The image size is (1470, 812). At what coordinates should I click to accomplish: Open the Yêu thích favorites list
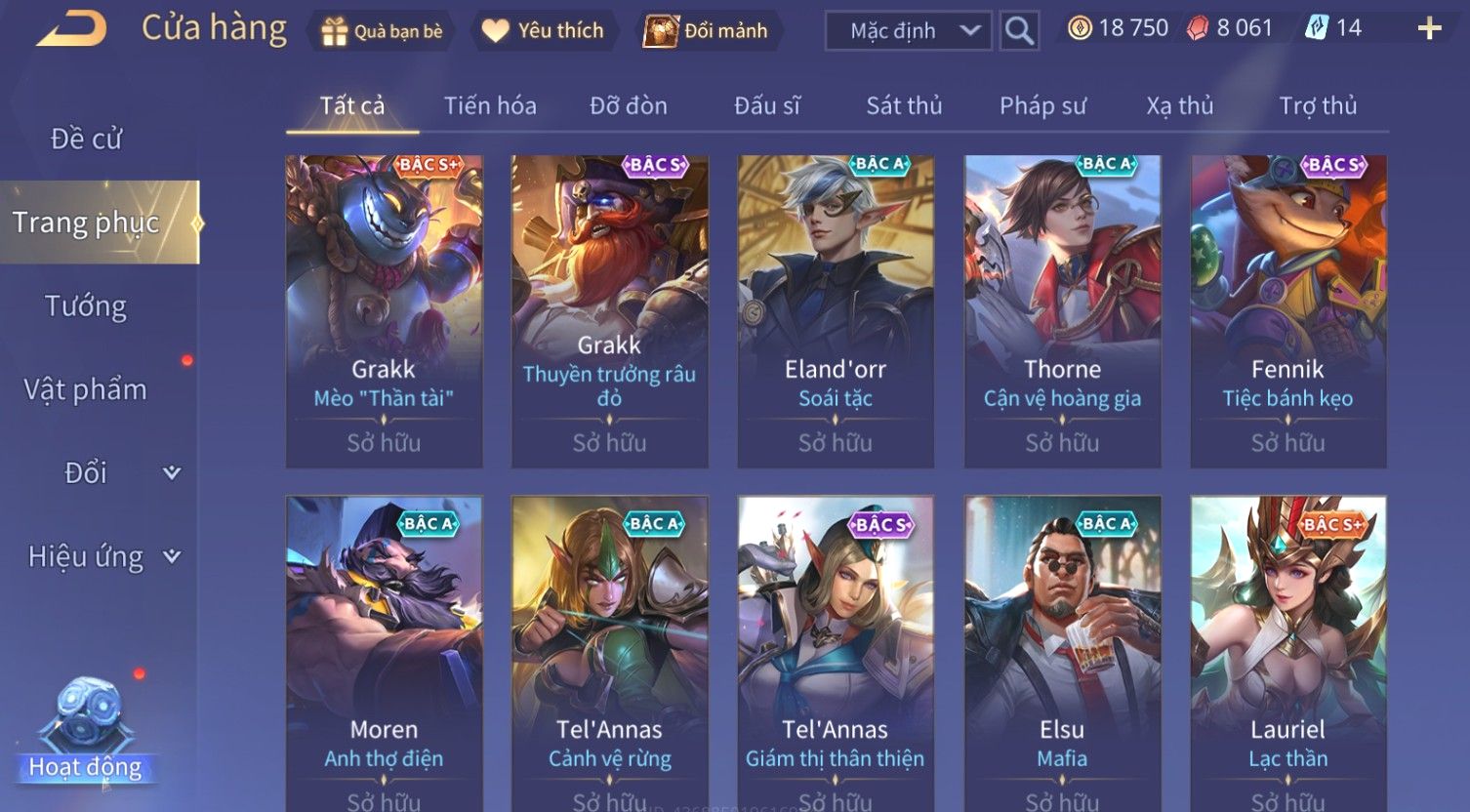(x=543, y=31)
